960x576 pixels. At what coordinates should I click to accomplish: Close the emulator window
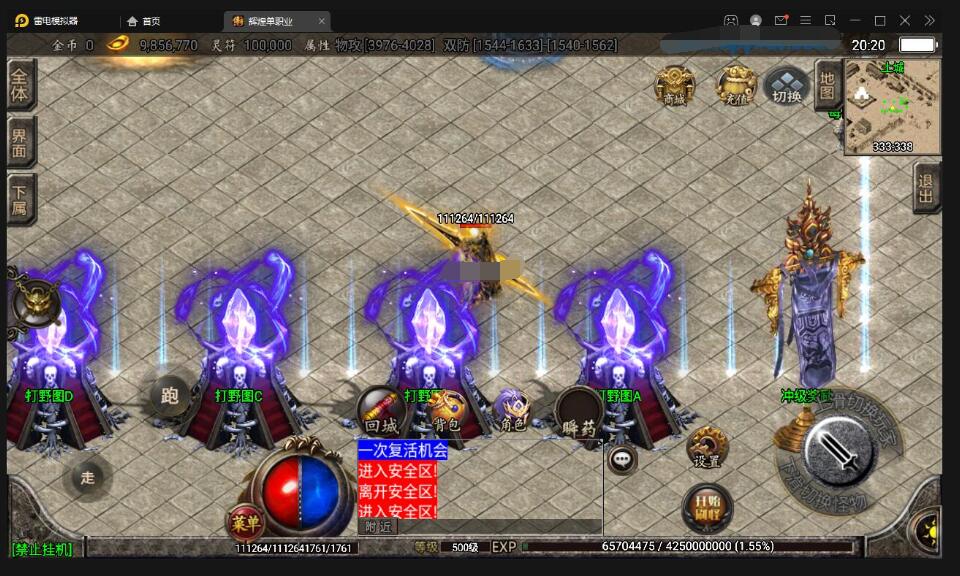[x=905, y=20]
